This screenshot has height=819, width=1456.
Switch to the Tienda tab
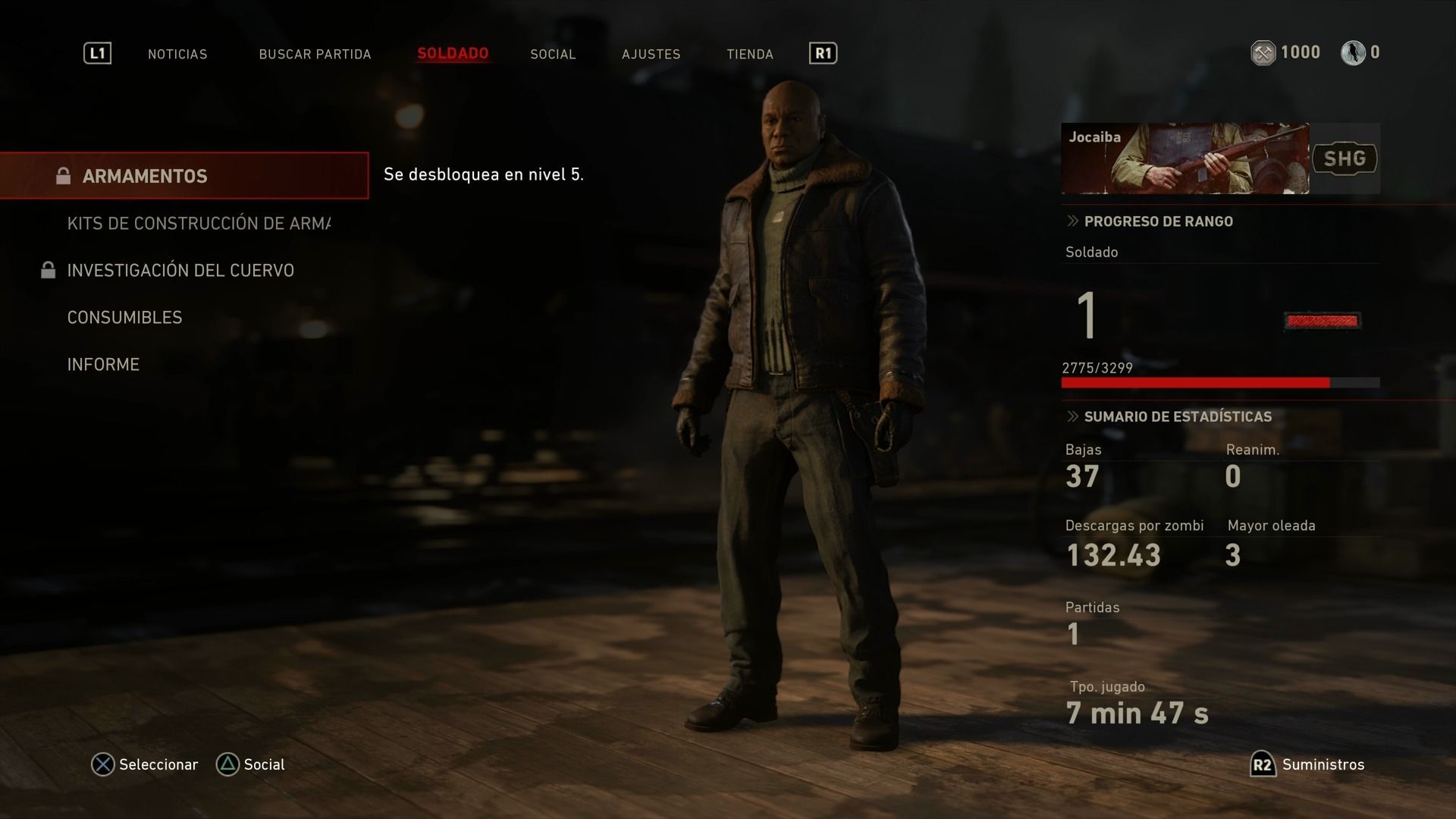749,54
